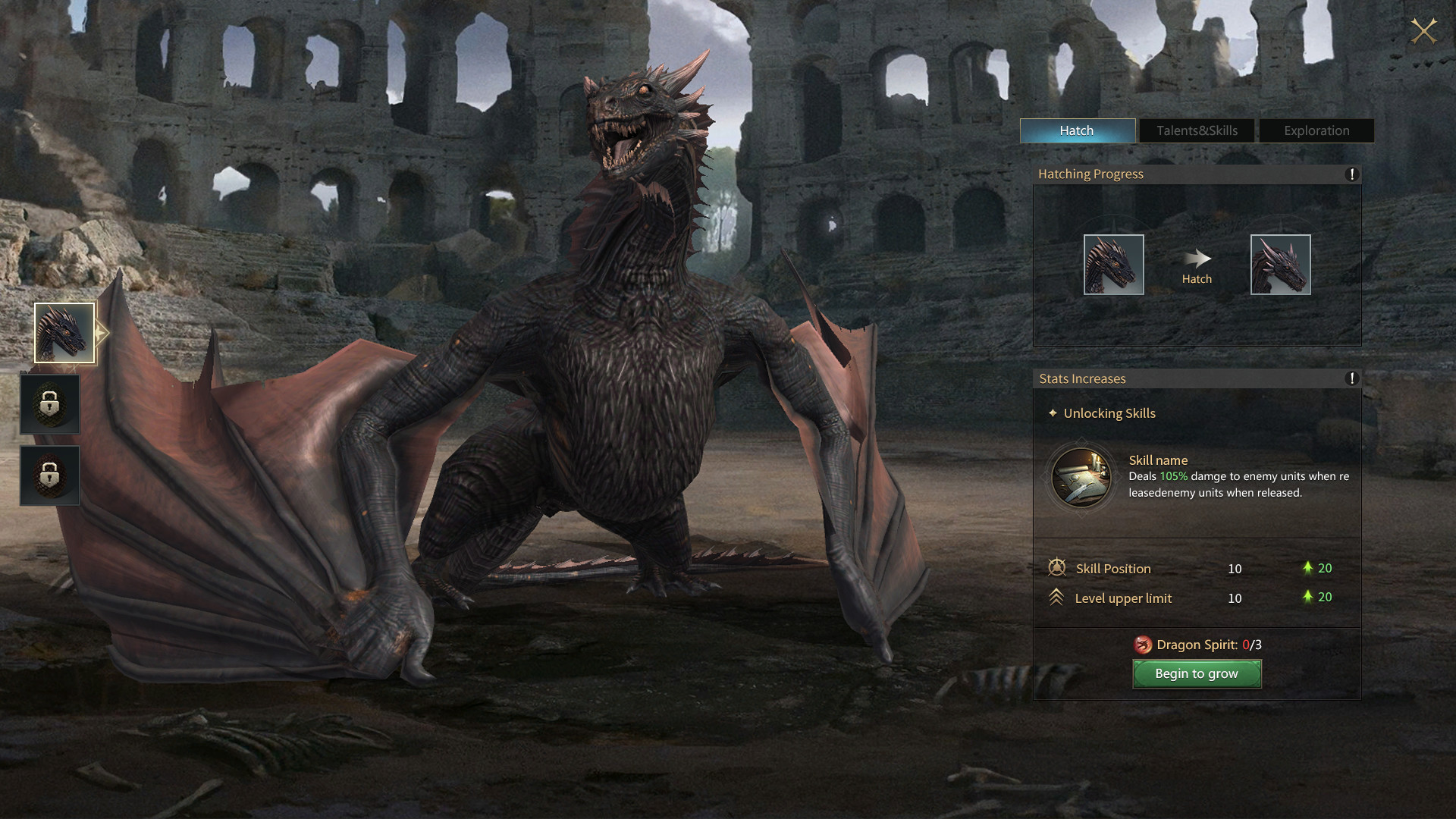Close the dragon screen with the X
Screen dimensions: 1456x819
pos(1423,31)
